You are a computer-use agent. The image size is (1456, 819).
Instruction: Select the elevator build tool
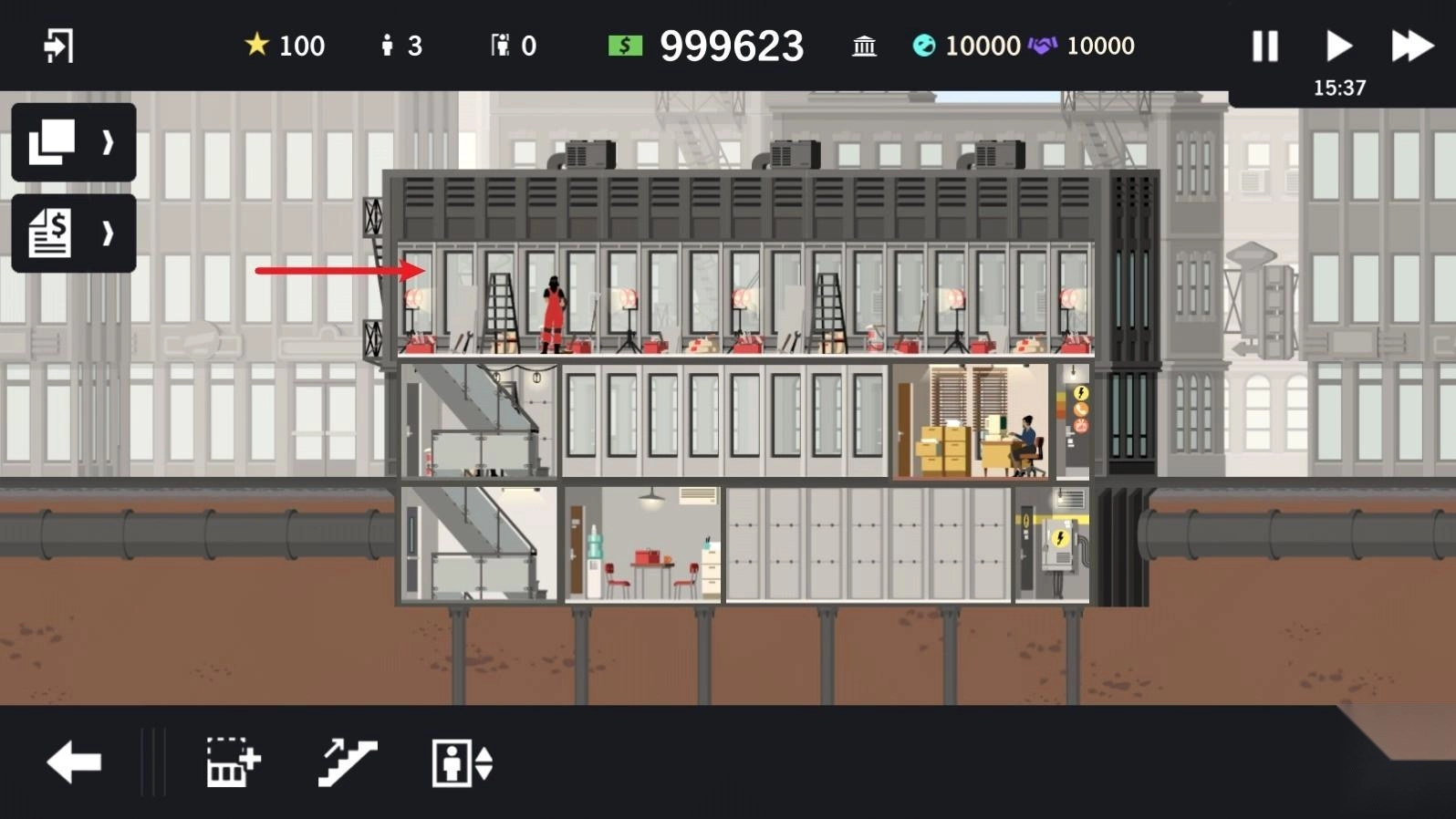click(462, 762)
